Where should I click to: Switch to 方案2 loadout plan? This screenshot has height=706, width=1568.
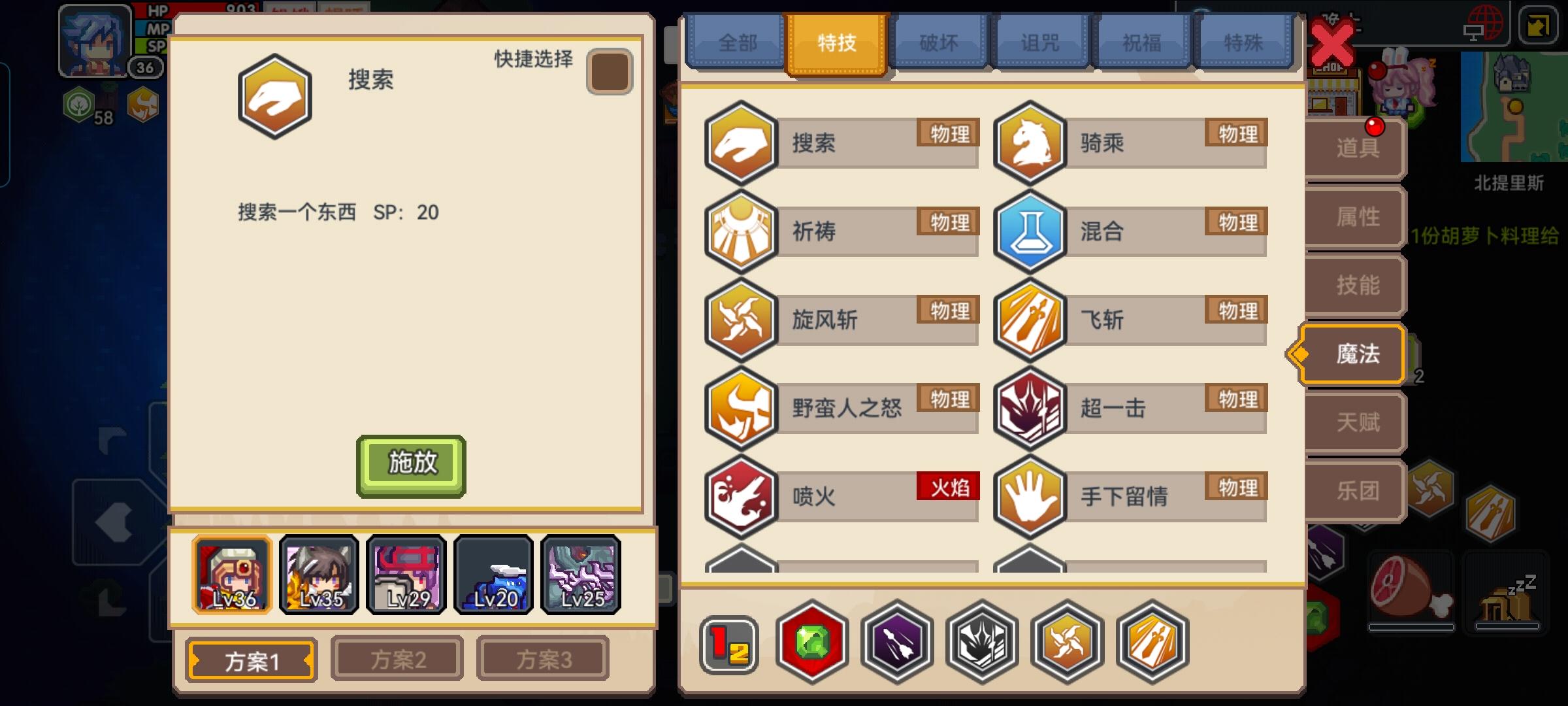tap(397, 658)
